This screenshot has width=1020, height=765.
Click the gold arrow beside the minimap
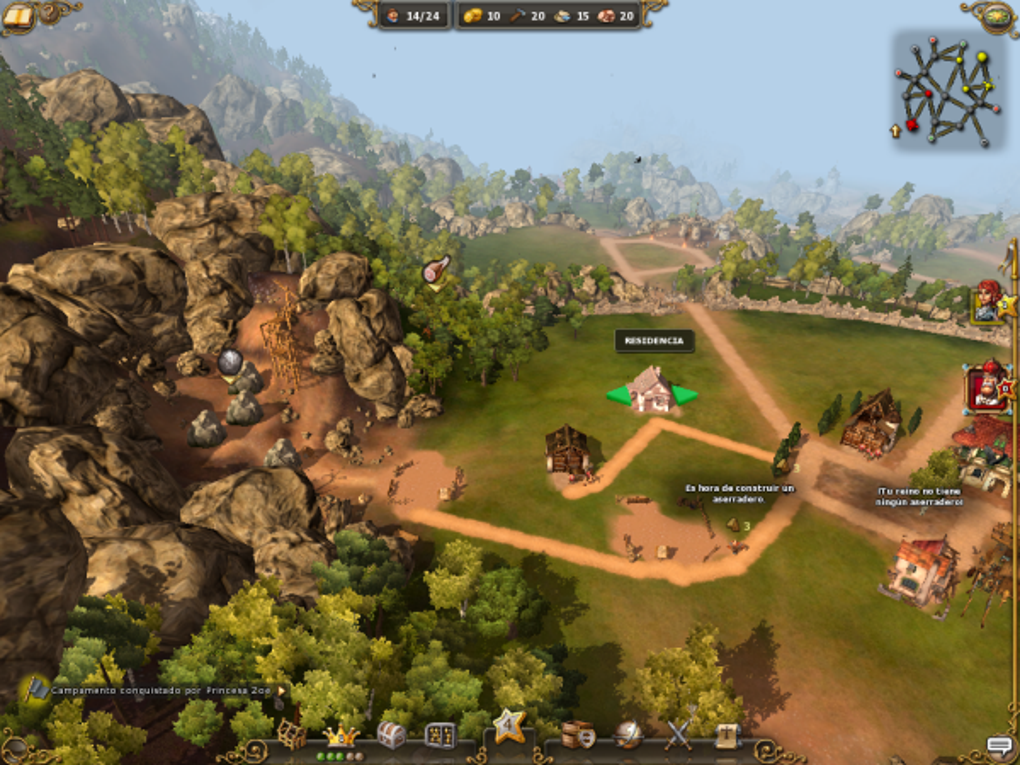coord(895,130)
